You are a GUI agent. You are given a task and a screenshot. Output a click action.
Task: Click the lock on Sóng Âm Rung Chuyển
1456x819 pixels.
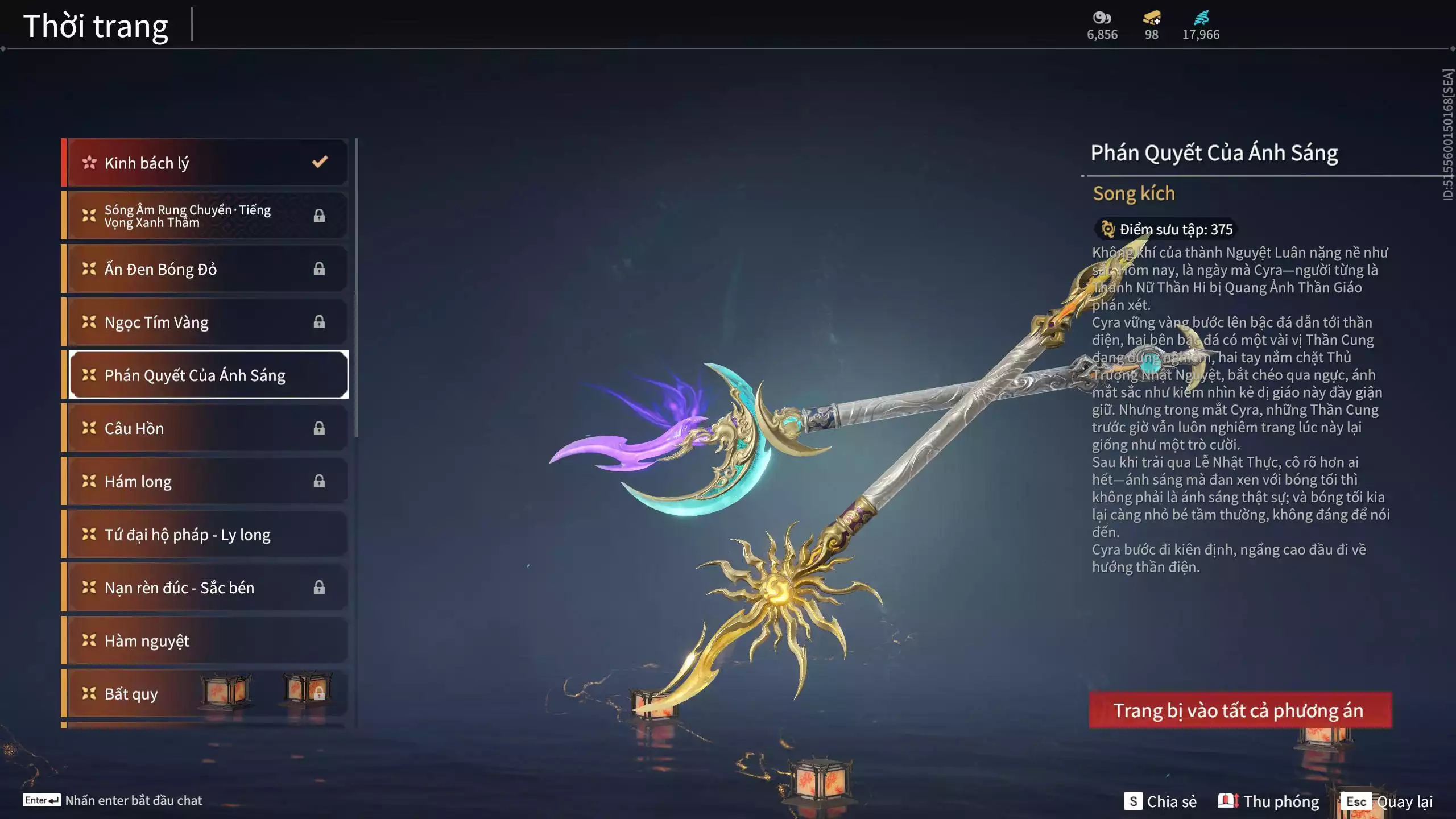320,214
